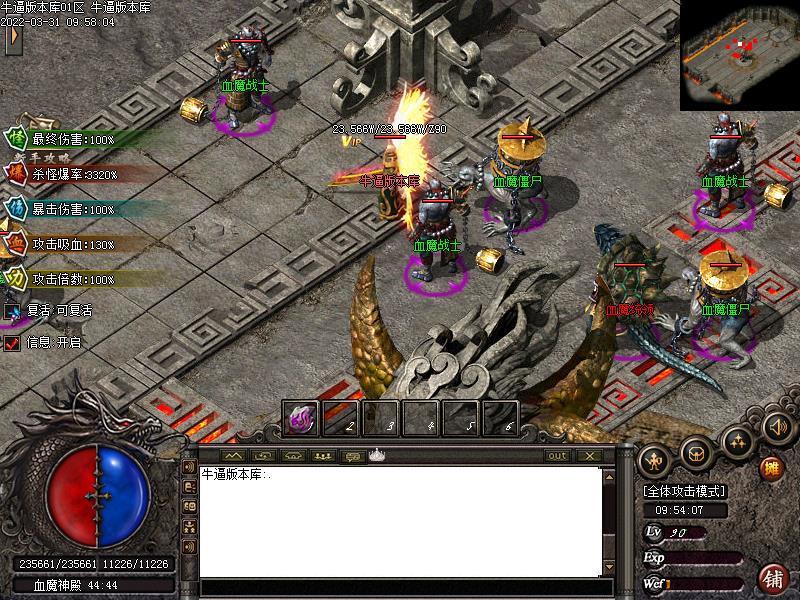Click the minimap in the corner
Screen dimensions: 800x600
[x=739, y=55]
